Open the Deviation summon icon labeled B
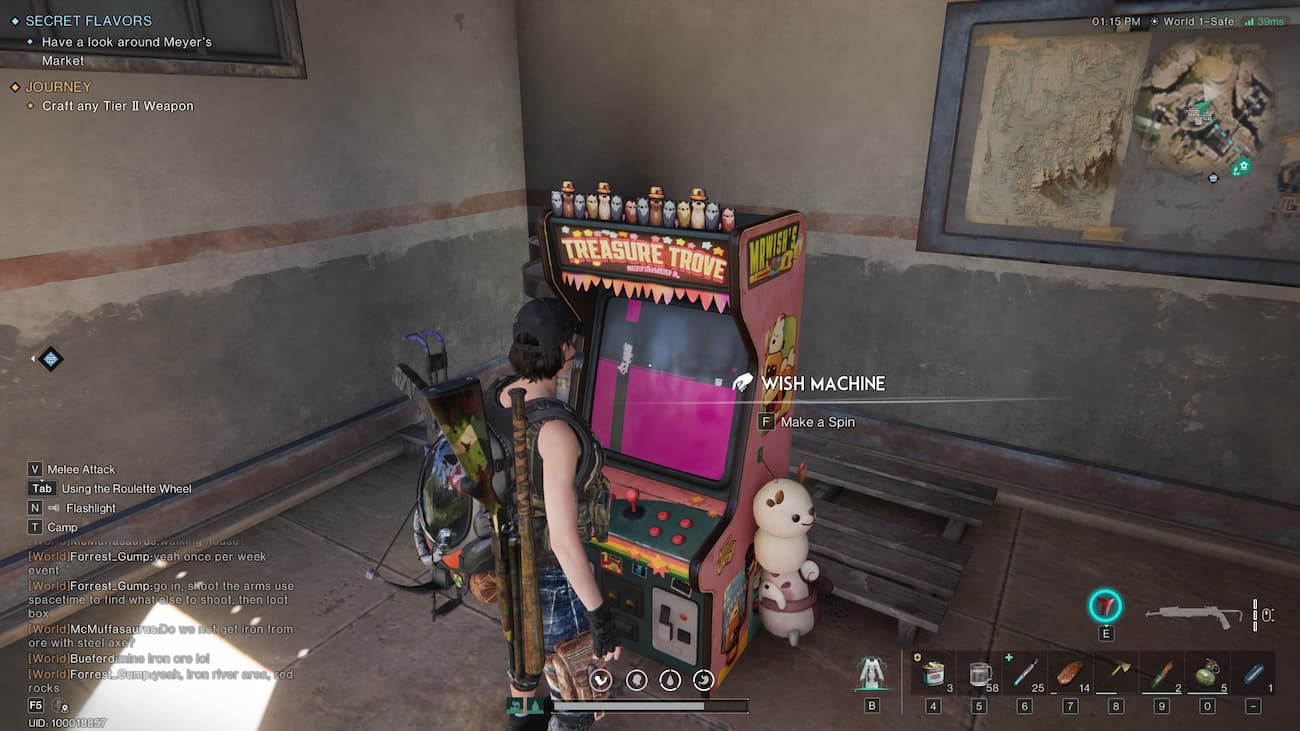The width and height of the screenshot is (1300, 731). click(x=870, y=675)
